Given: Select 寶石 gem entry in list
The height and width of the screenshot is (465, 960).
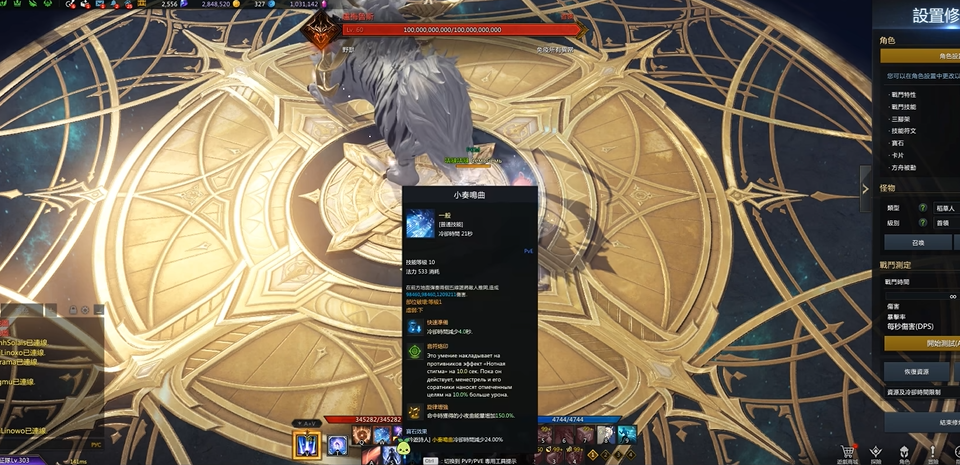Looking at the screenshot, I should point(898,143).
